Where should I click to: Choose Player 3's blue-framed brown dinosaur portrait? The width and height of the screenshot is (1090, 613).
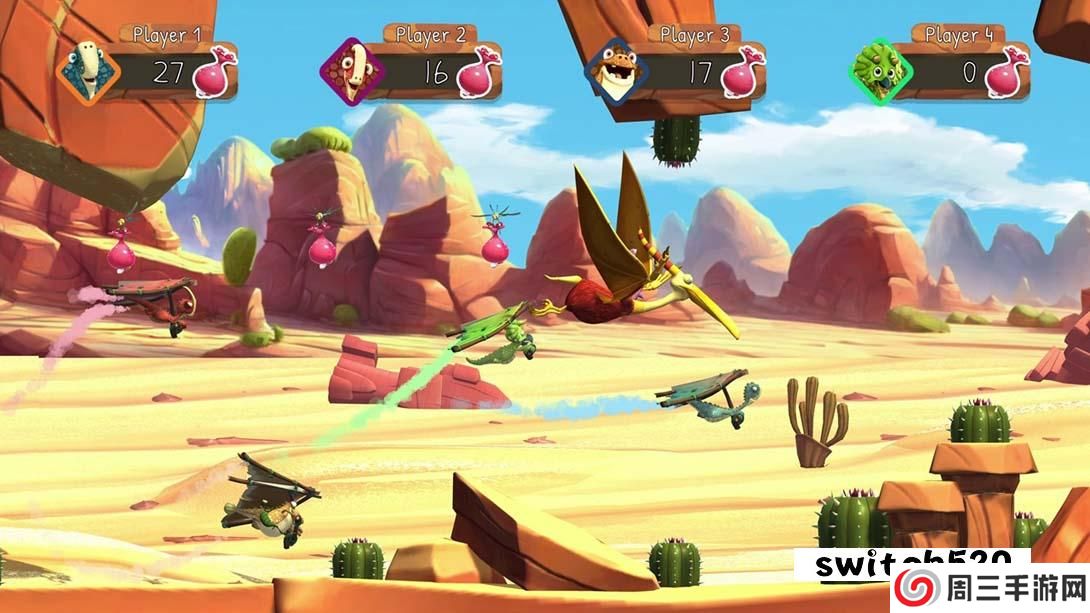point(615,72)
